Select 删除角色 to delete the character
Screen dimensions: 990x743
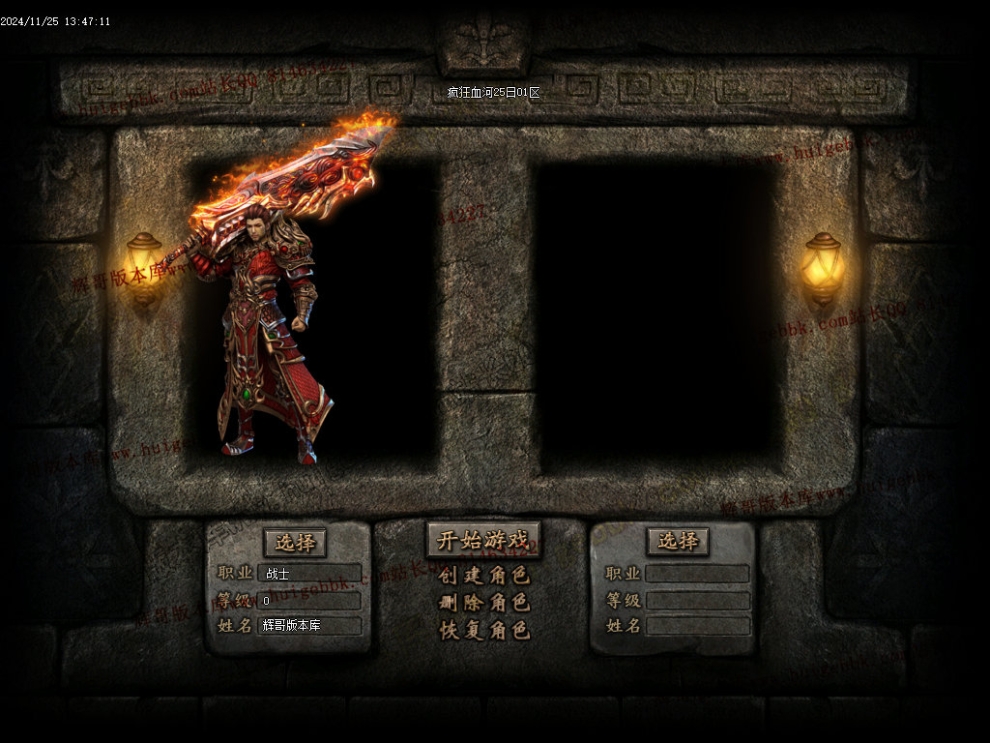click(484, 603)
